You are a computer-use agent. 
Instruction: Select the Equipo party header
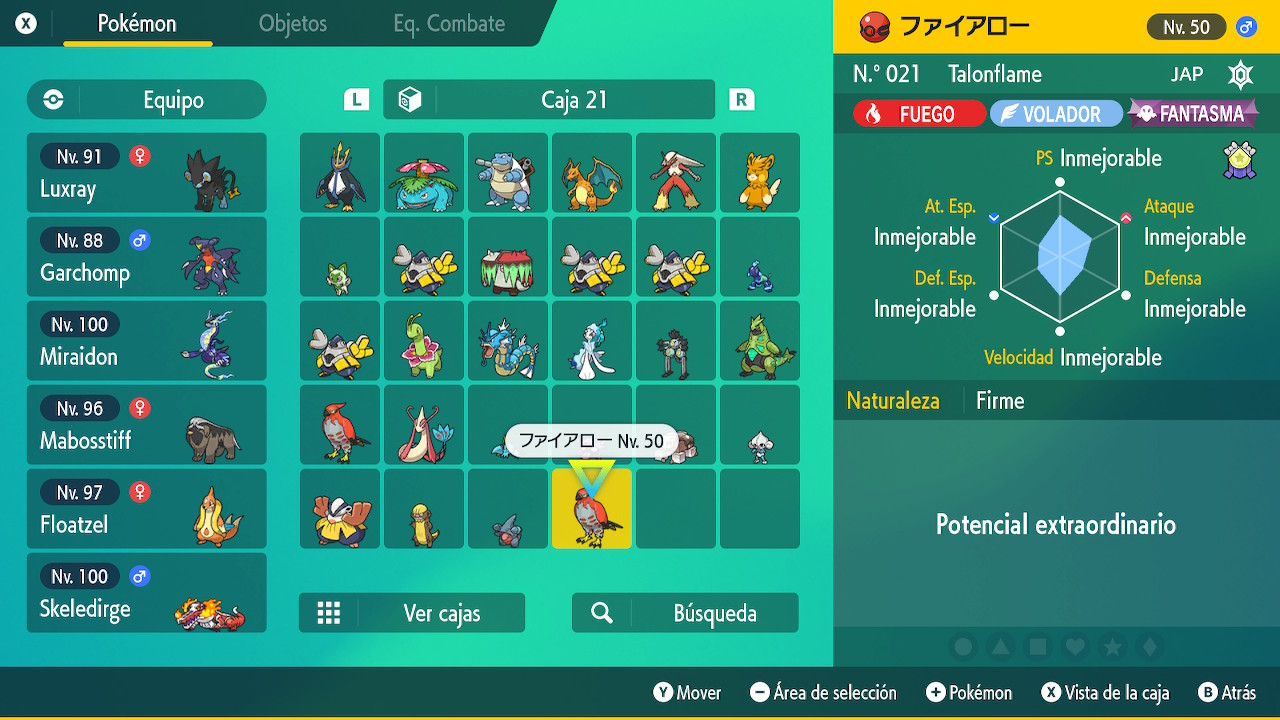pyautogui.click(x=147, y=100)
